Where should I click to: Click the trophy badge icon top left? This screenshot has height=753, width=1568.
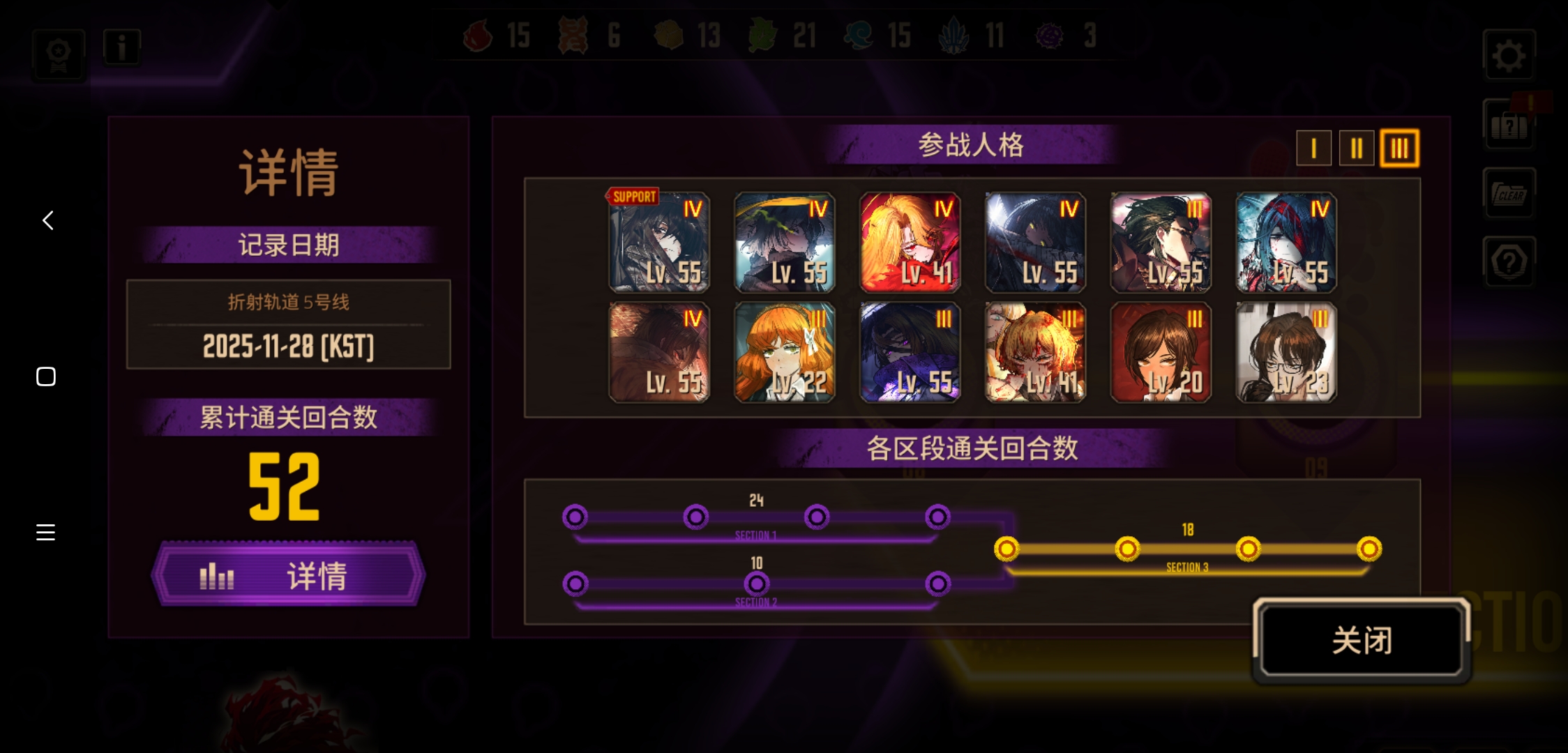(59, 54)
